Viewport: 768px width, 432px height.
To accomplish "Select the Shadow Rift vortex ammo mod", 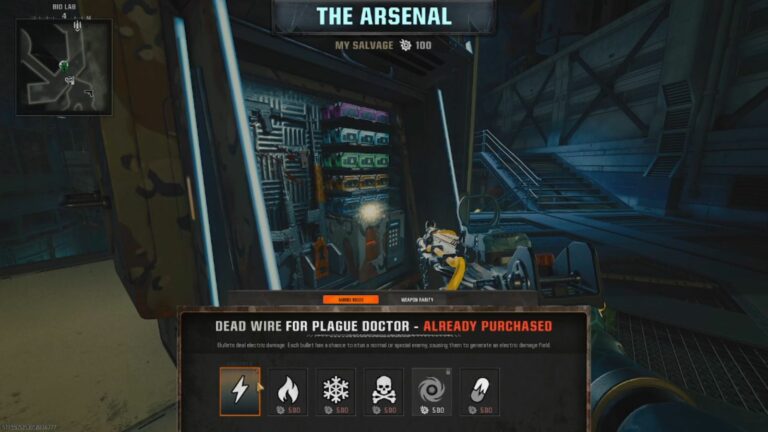I will (432, 390).
